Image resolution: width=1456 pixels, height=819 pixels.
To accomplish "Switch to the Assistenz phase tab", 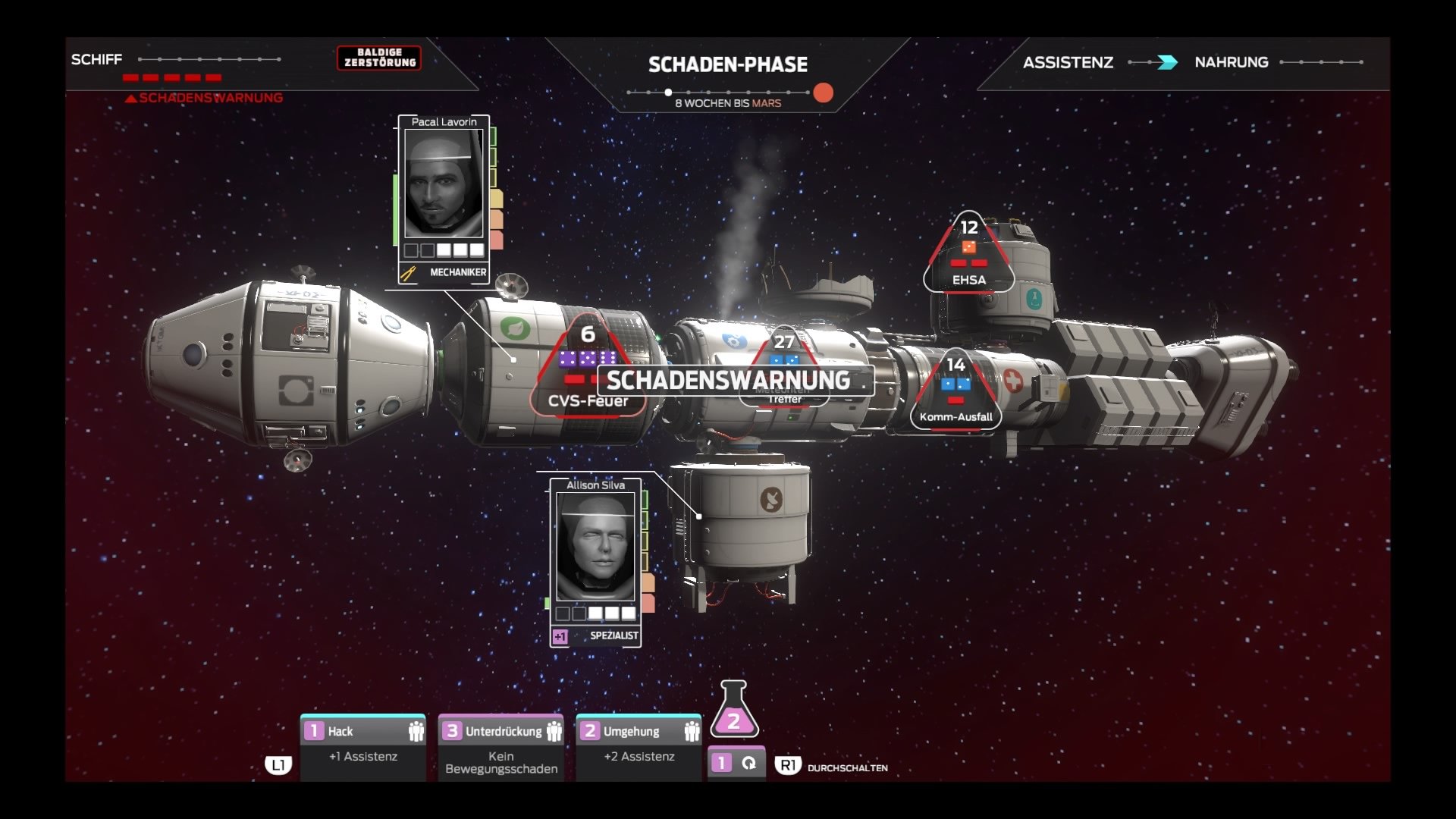I will tap(1069, 62).
